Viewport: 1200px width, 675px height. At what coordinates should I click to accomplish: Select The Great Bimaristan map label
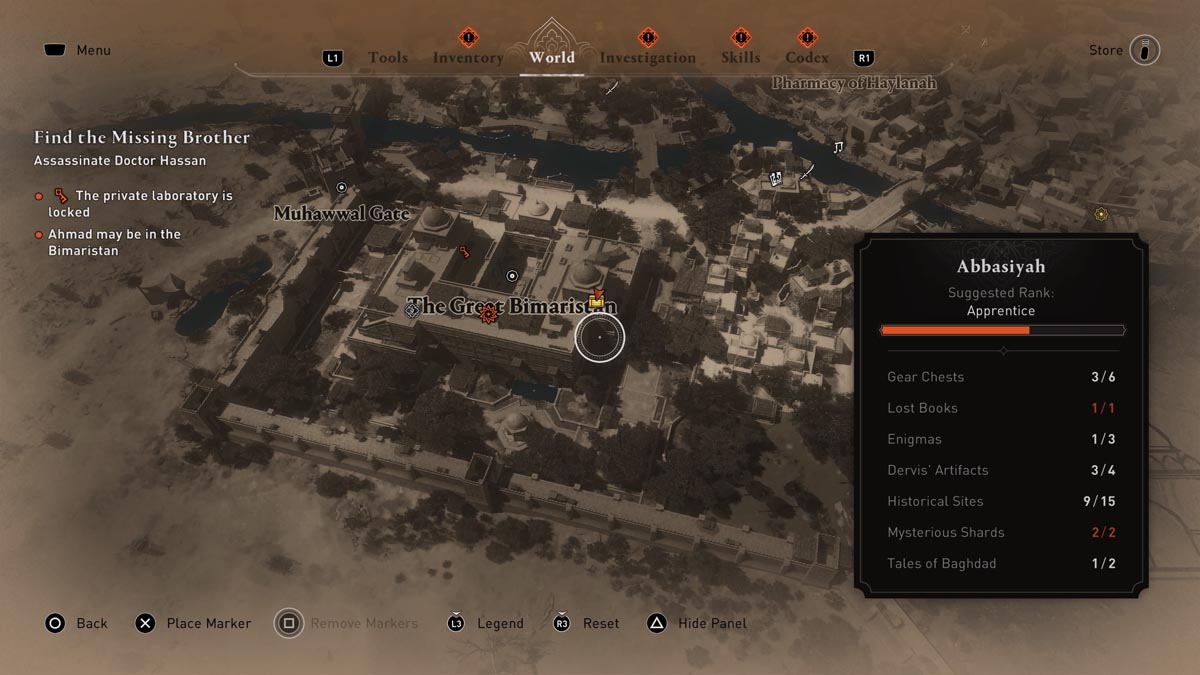512,307
